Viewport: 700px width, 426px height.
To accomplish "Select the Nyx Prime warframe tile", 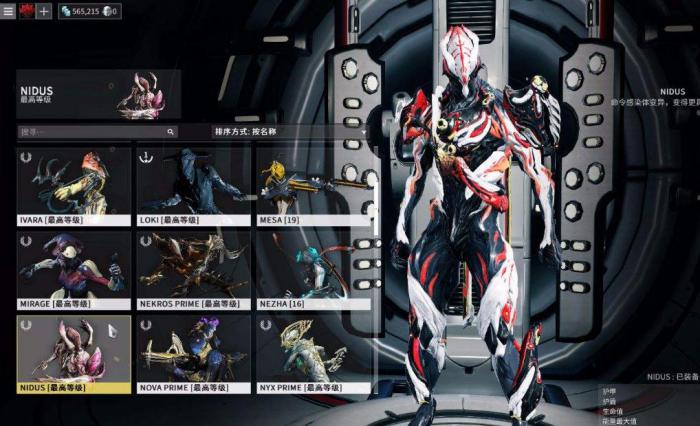I will (313, 353).
